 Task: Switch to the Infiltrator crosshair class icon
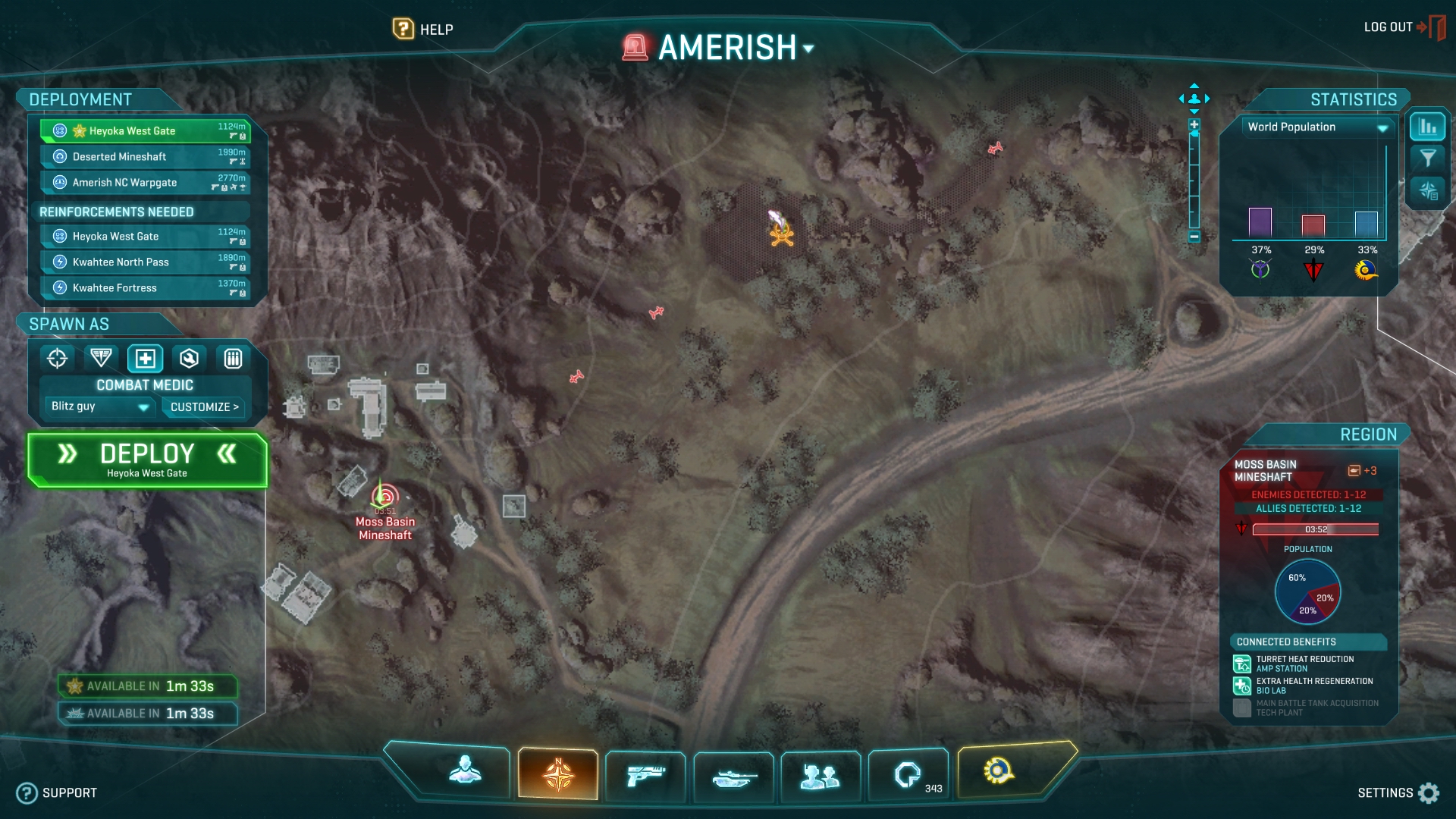pyautogui.click(x=58, y=358)
